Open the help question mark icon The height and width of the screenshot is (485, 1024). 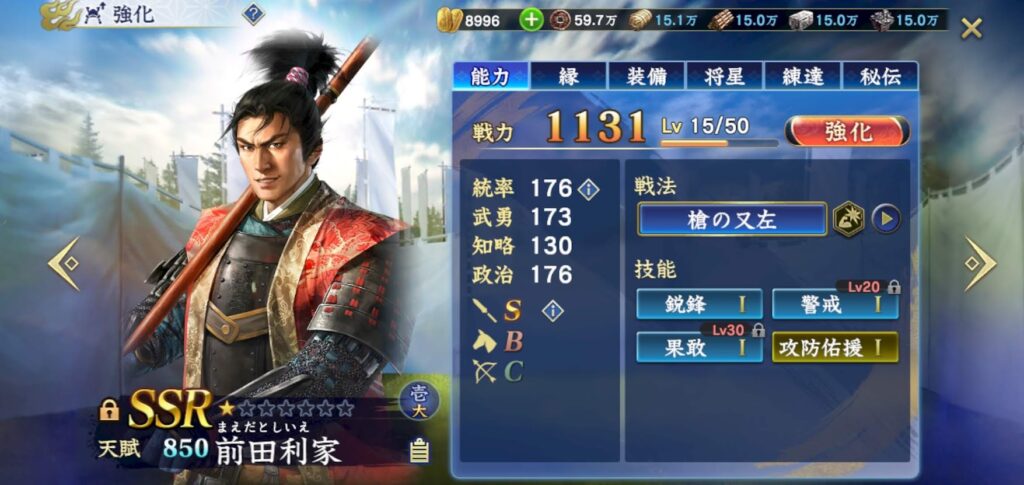tap(253, 15)
